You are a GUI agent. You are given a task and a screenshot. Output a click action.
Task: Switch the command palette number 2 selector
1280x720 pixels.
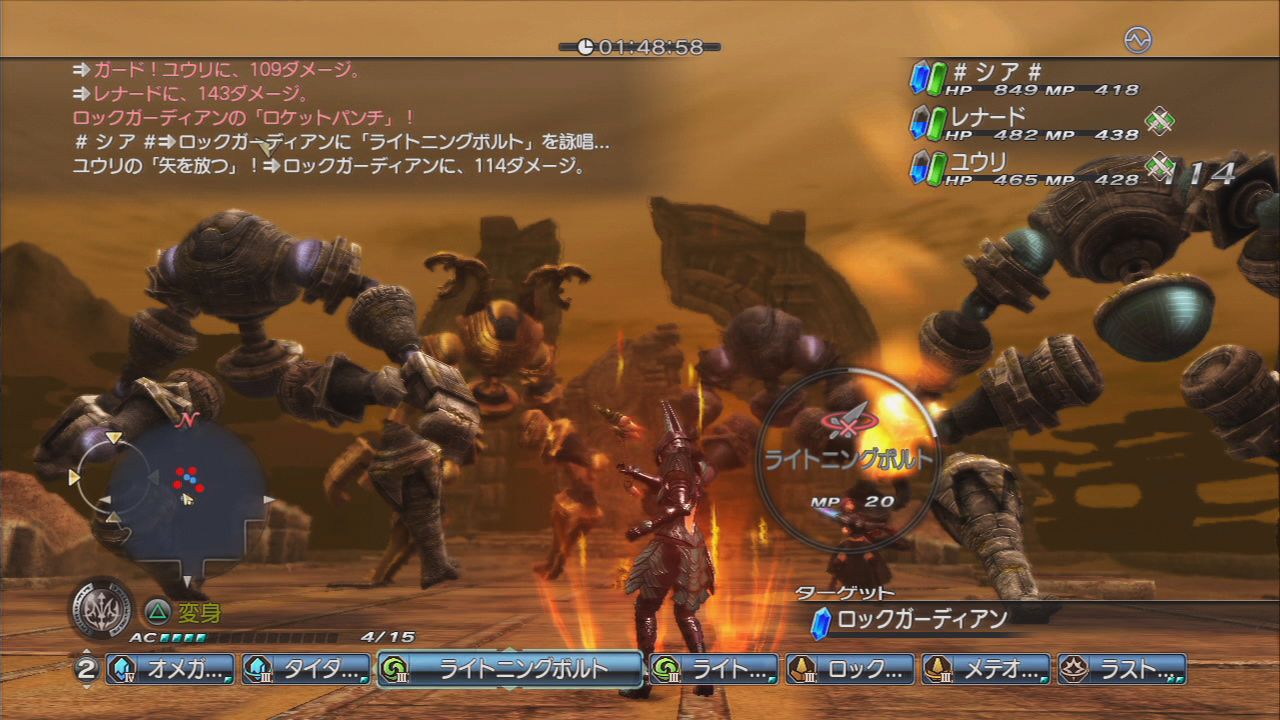click(87, 669)
